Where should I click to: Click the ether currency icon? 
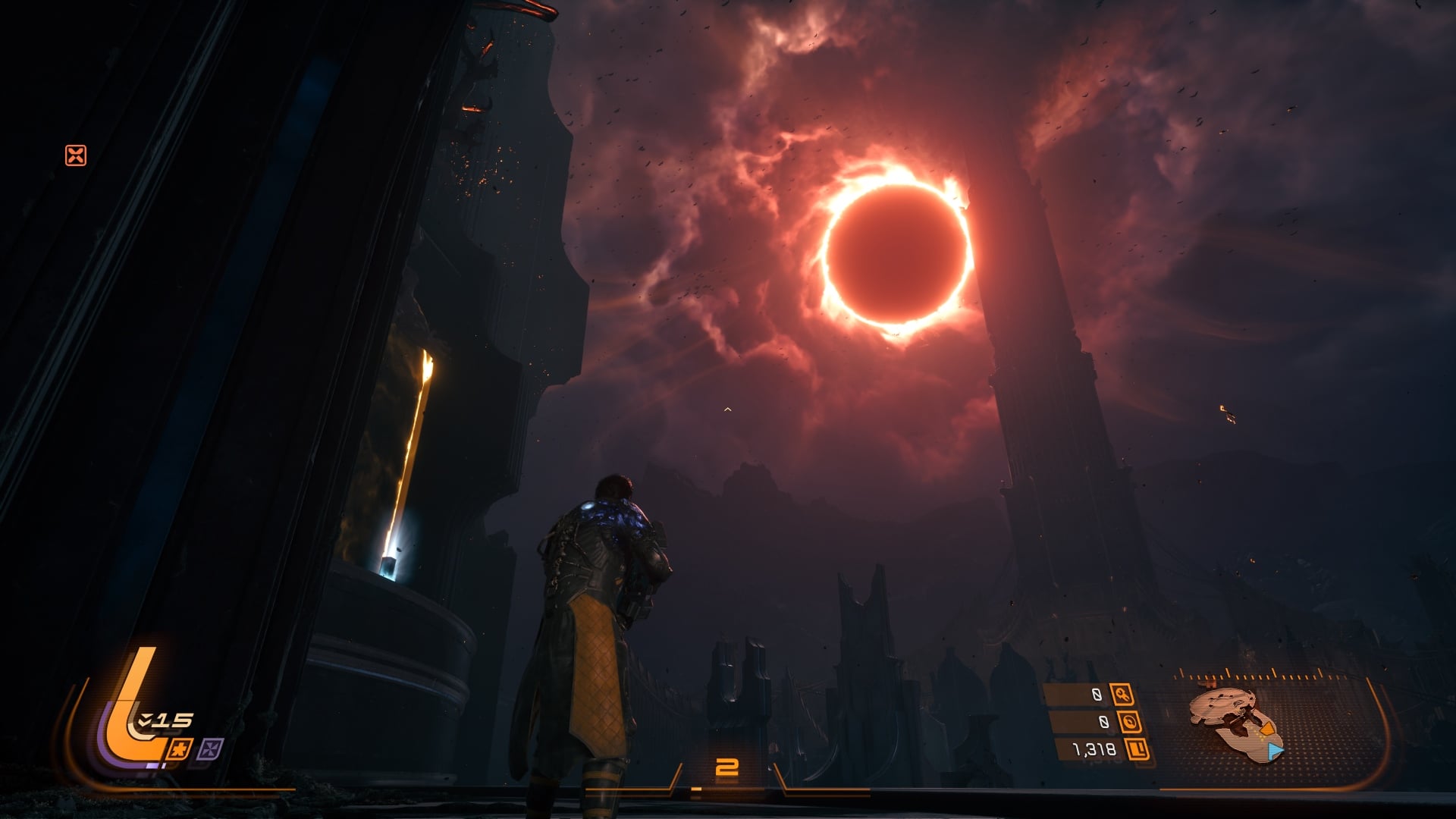1129,721
